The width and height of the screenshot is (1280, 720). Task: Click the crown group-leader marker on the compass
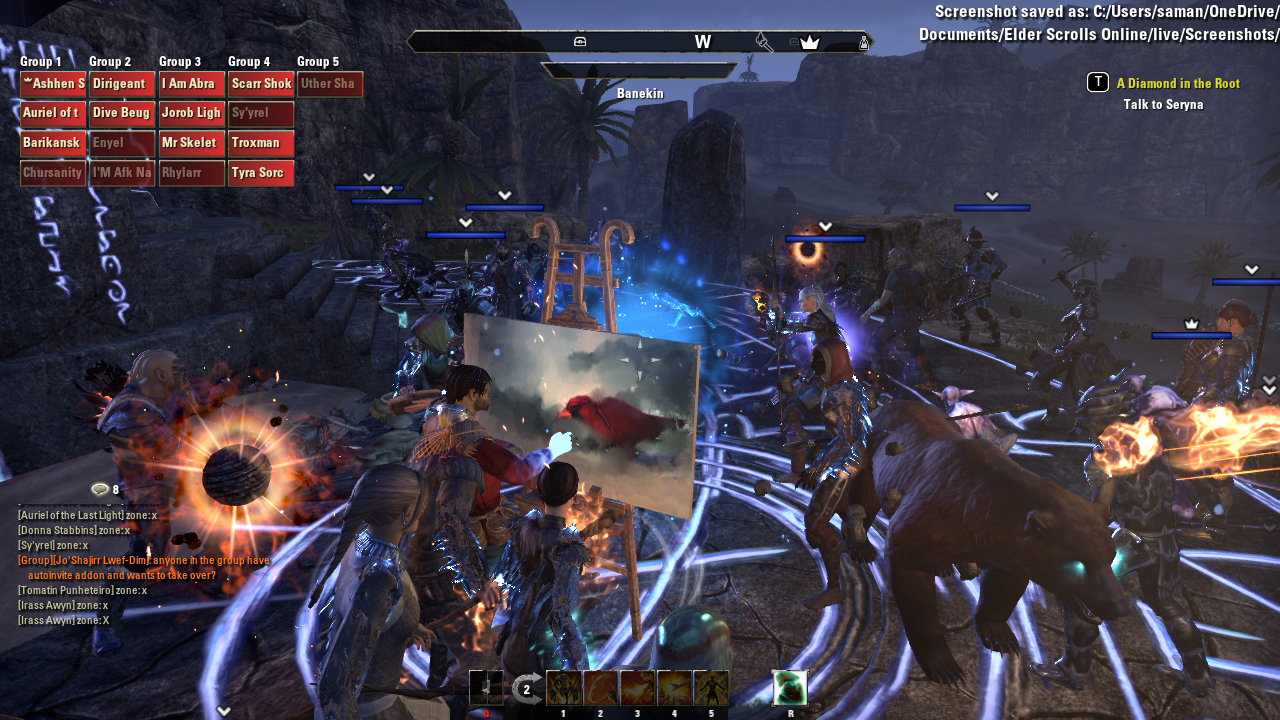(810, 42)
